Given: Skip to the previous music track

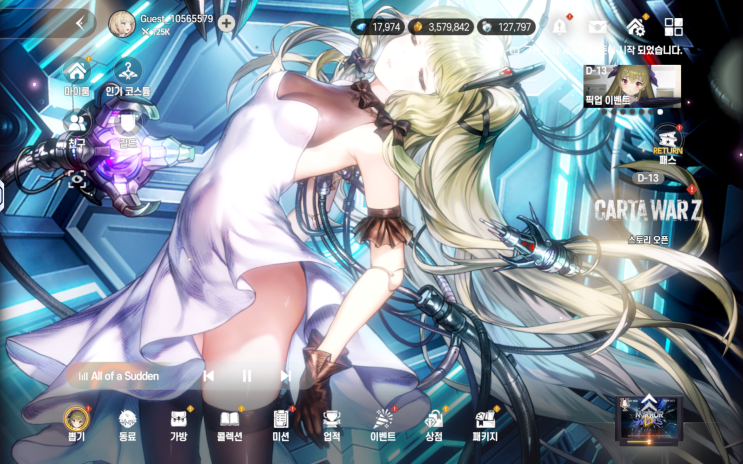Looking at the screenshot, I should click(209, 376).
